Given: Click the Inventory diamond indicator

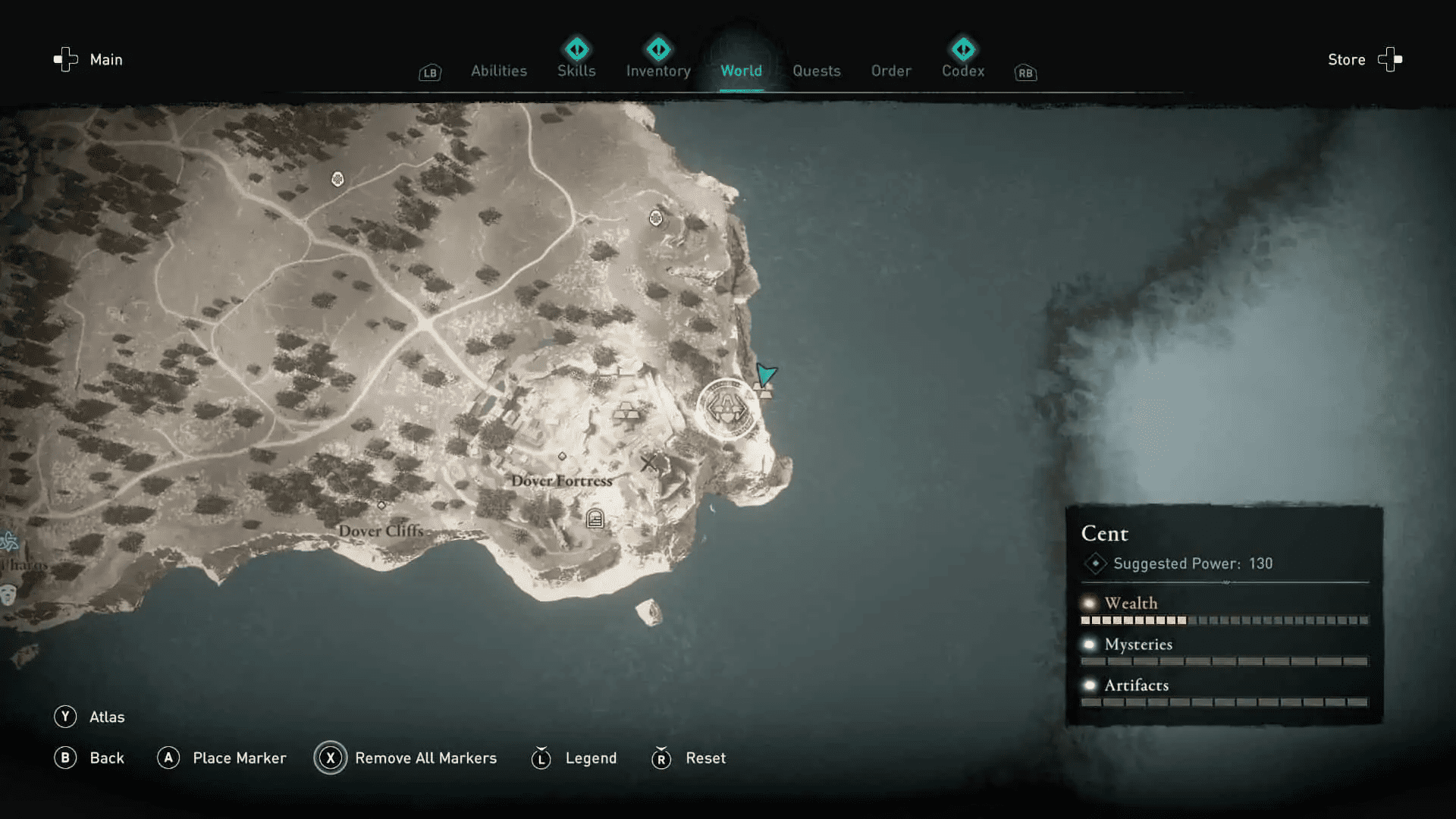Looking at the screenshot, I should (x=658, y=49).
